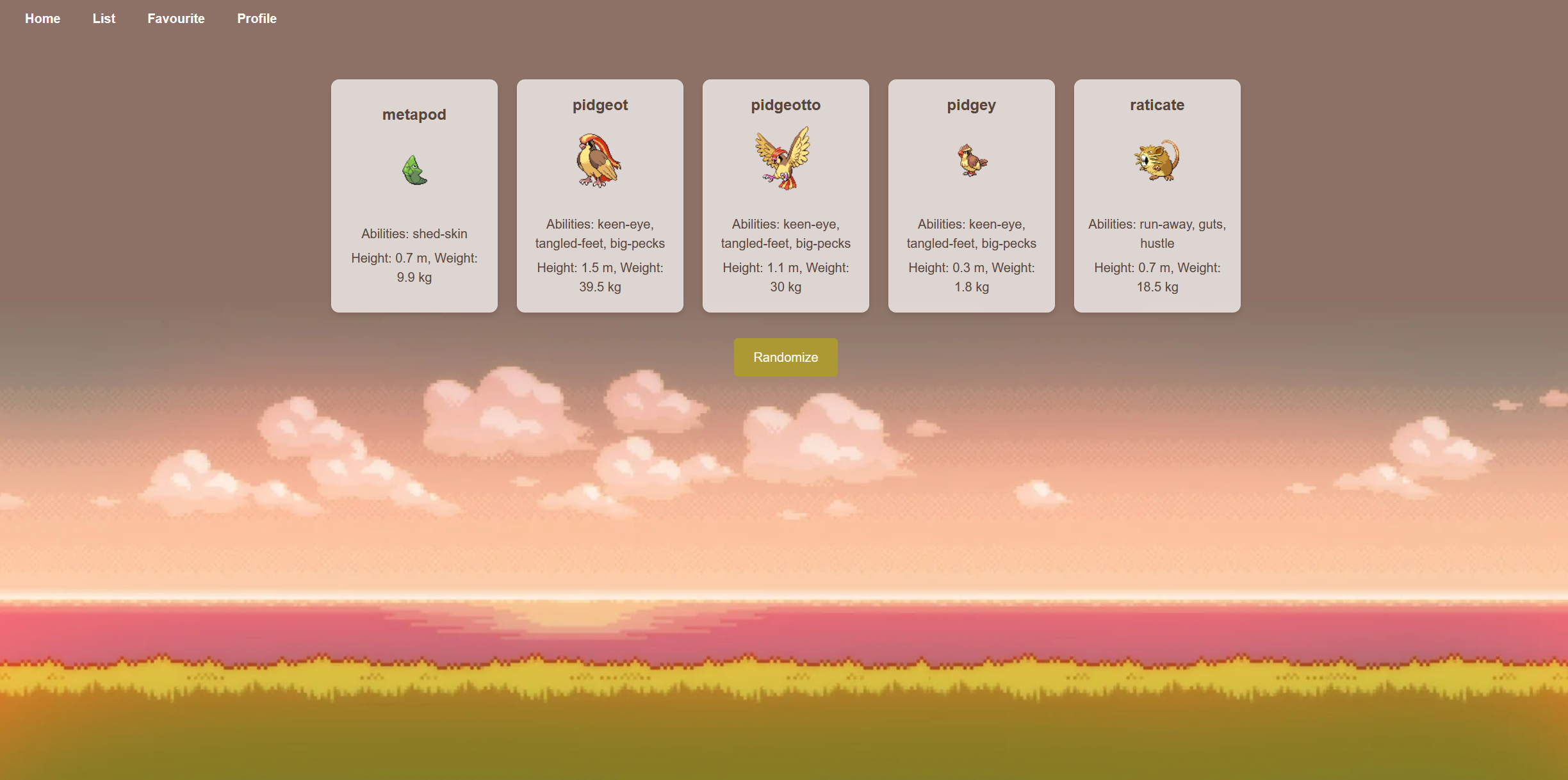The image size is (1568, 780).
Task: View the Profile page
Action: point(257,19)
